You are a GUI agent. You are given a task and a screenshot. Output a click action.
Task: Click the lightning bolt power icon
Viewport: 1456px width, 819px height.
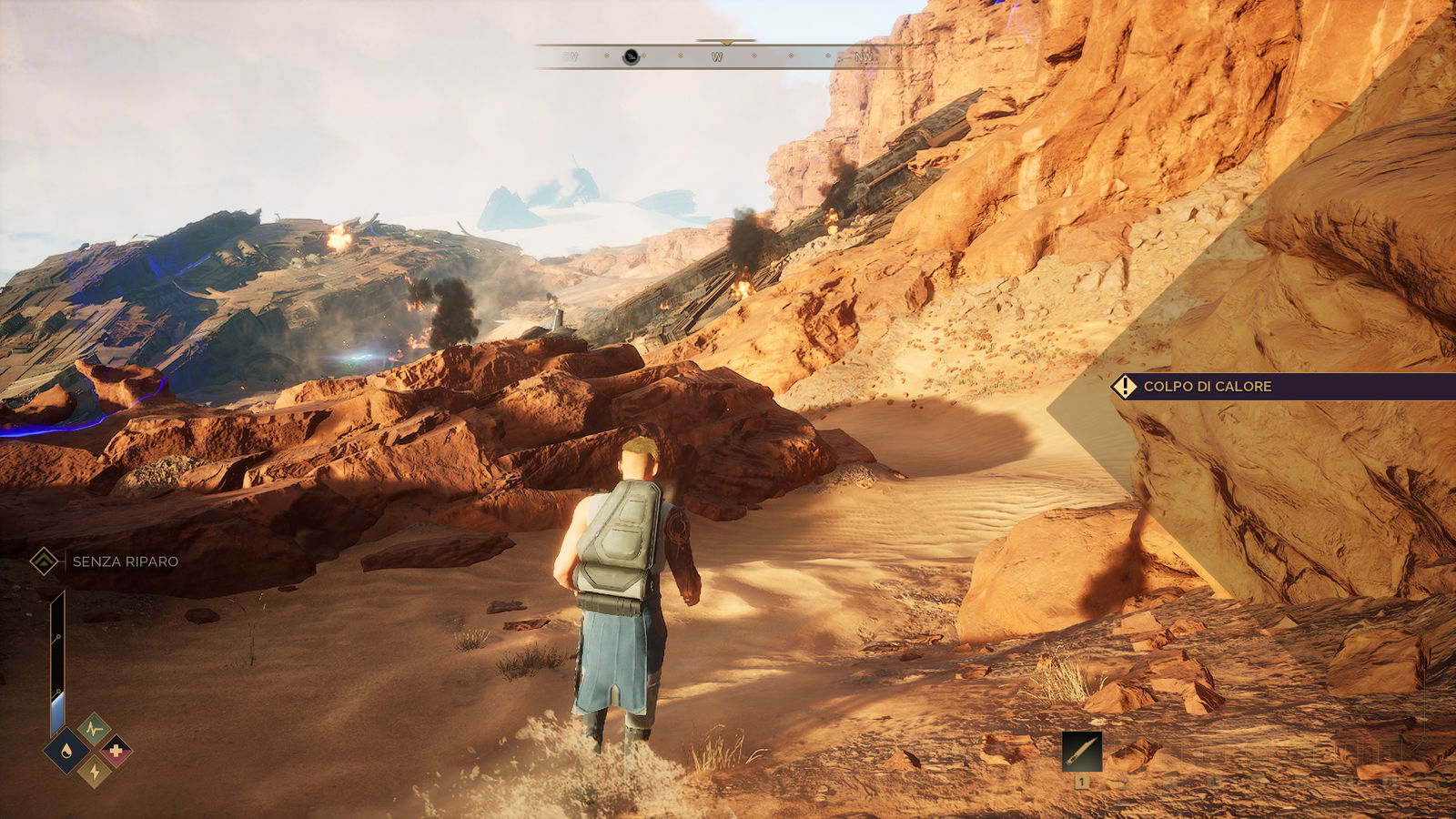[94, 772]
